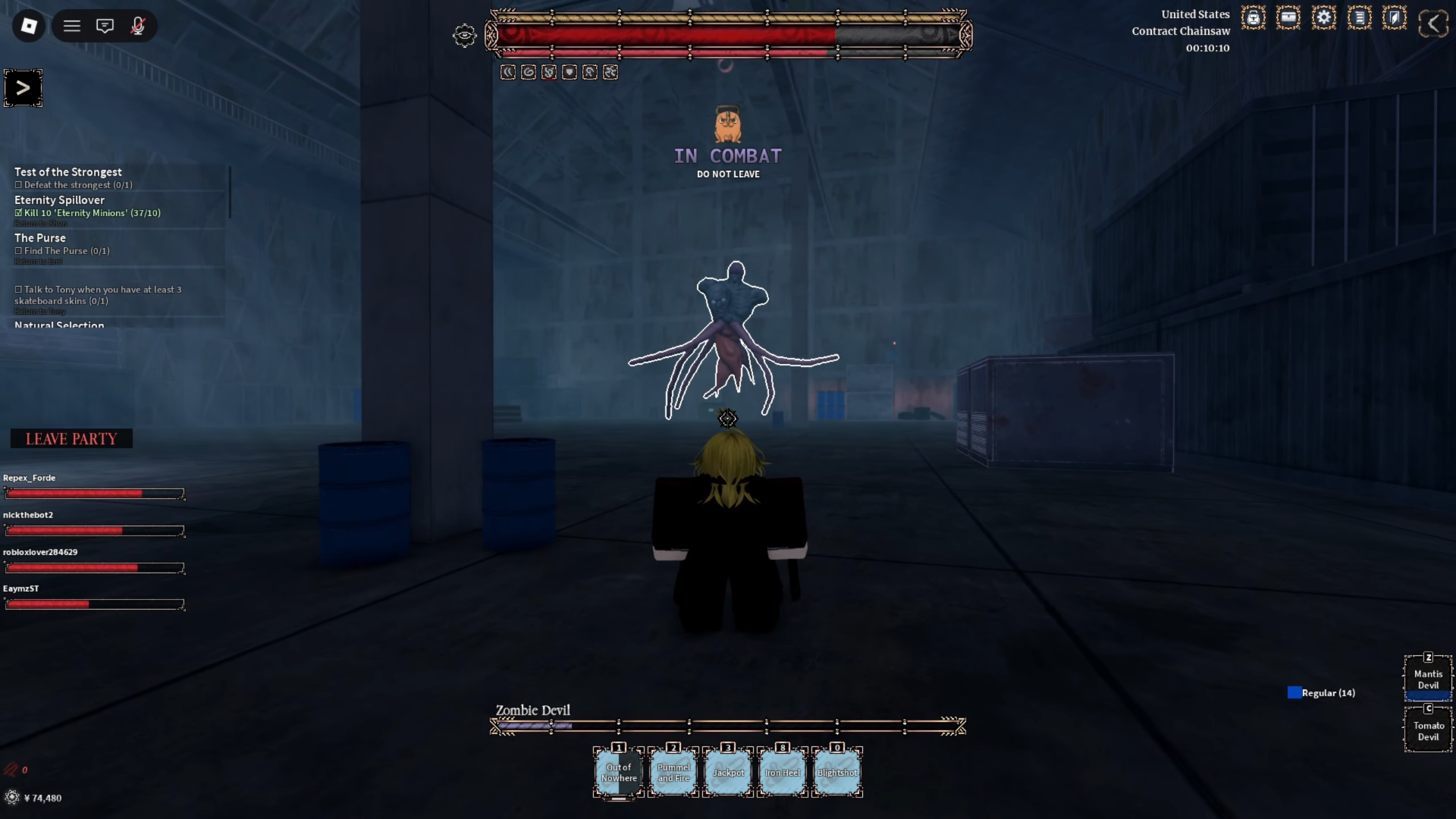Collapse the top-right icon bar with the chevron
Viewport: 1456px width, 819px height.
click(x=1433, y=21)
